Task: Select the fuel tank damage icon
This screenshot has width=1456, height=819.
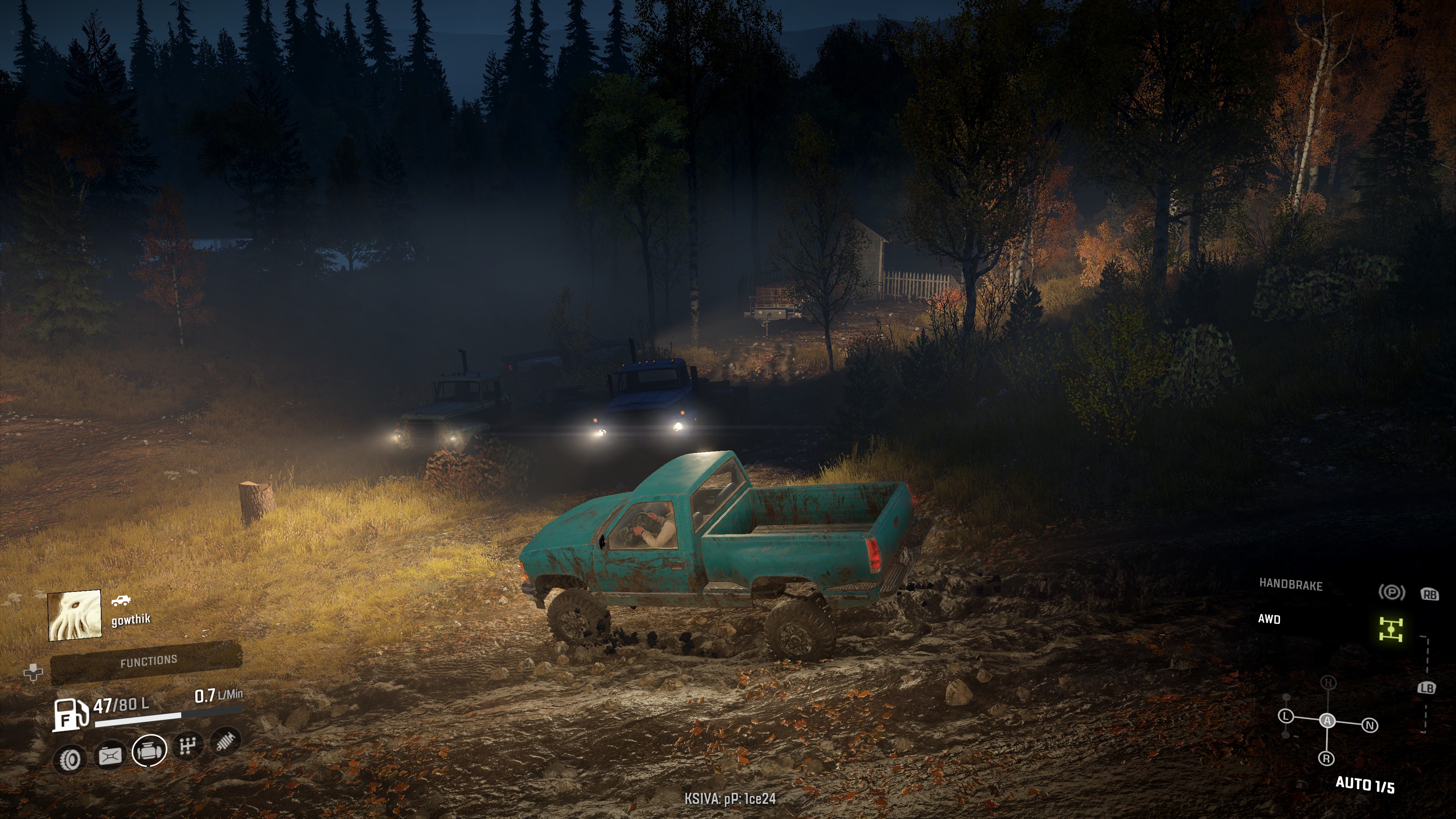Action: point(110,755)
